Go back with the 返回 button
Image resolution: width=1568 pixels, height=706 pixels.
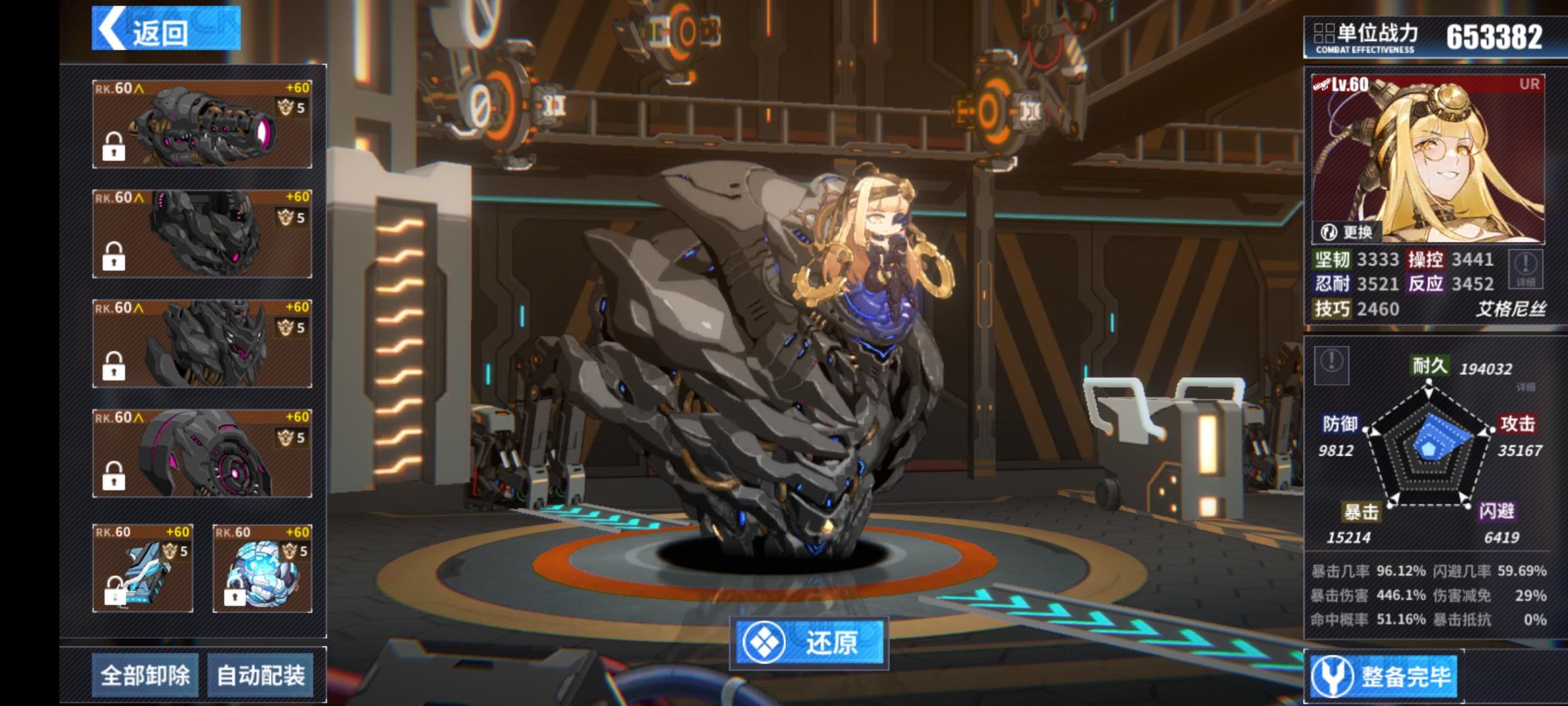[166, 29]
